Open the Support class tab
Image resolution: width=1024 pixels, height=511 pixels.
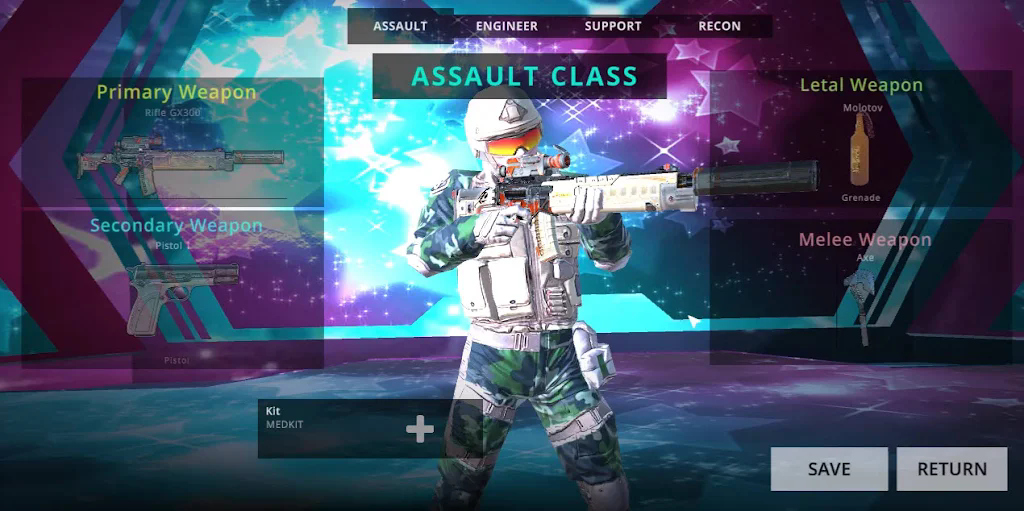[612, 26]
